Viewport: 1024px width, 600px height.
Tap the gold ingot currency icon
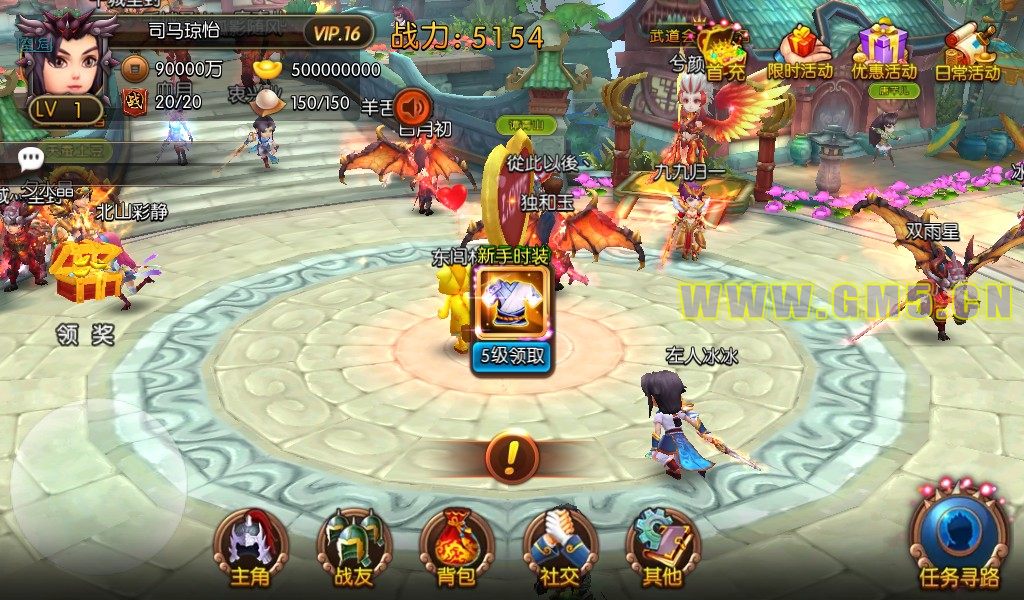tap(268, 69)
